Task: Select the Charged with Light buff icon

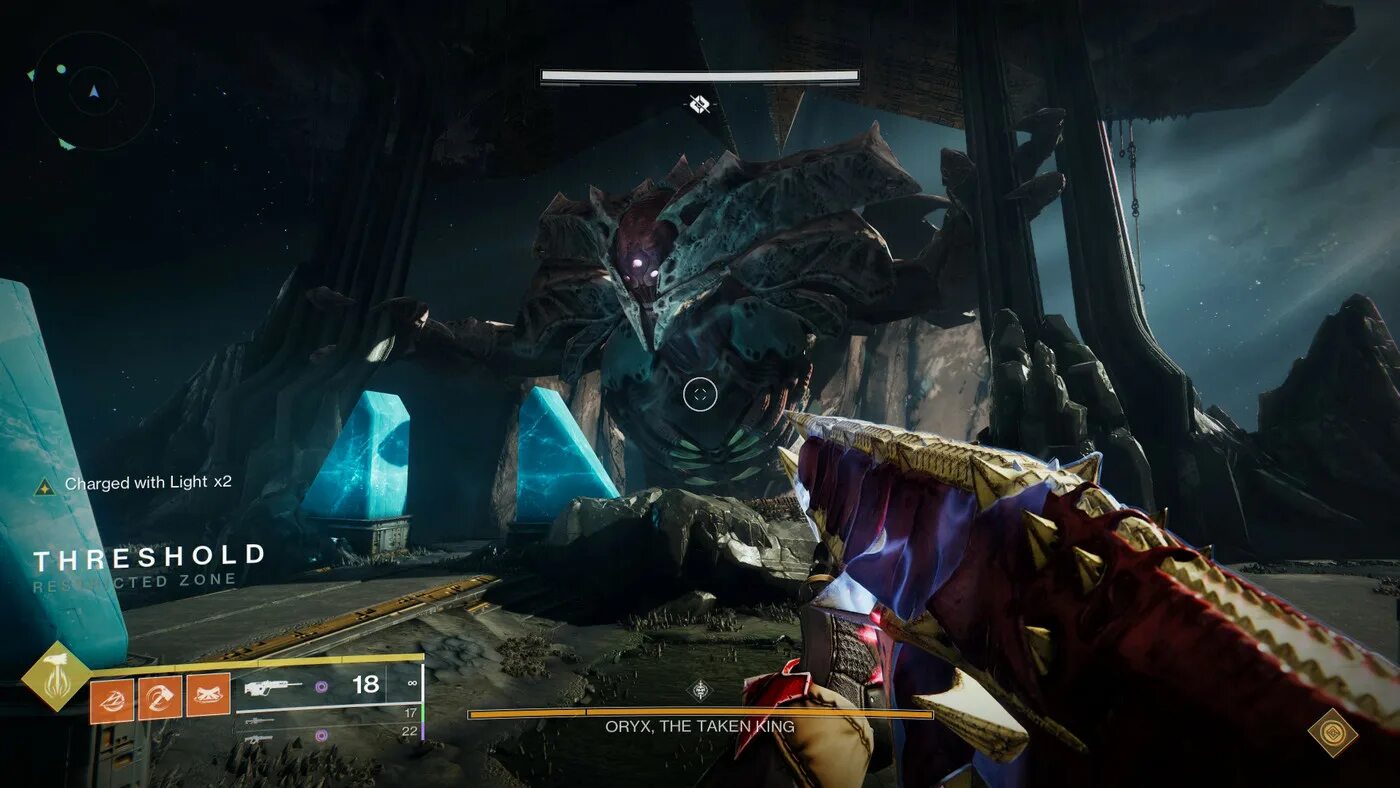Action: 44,486
